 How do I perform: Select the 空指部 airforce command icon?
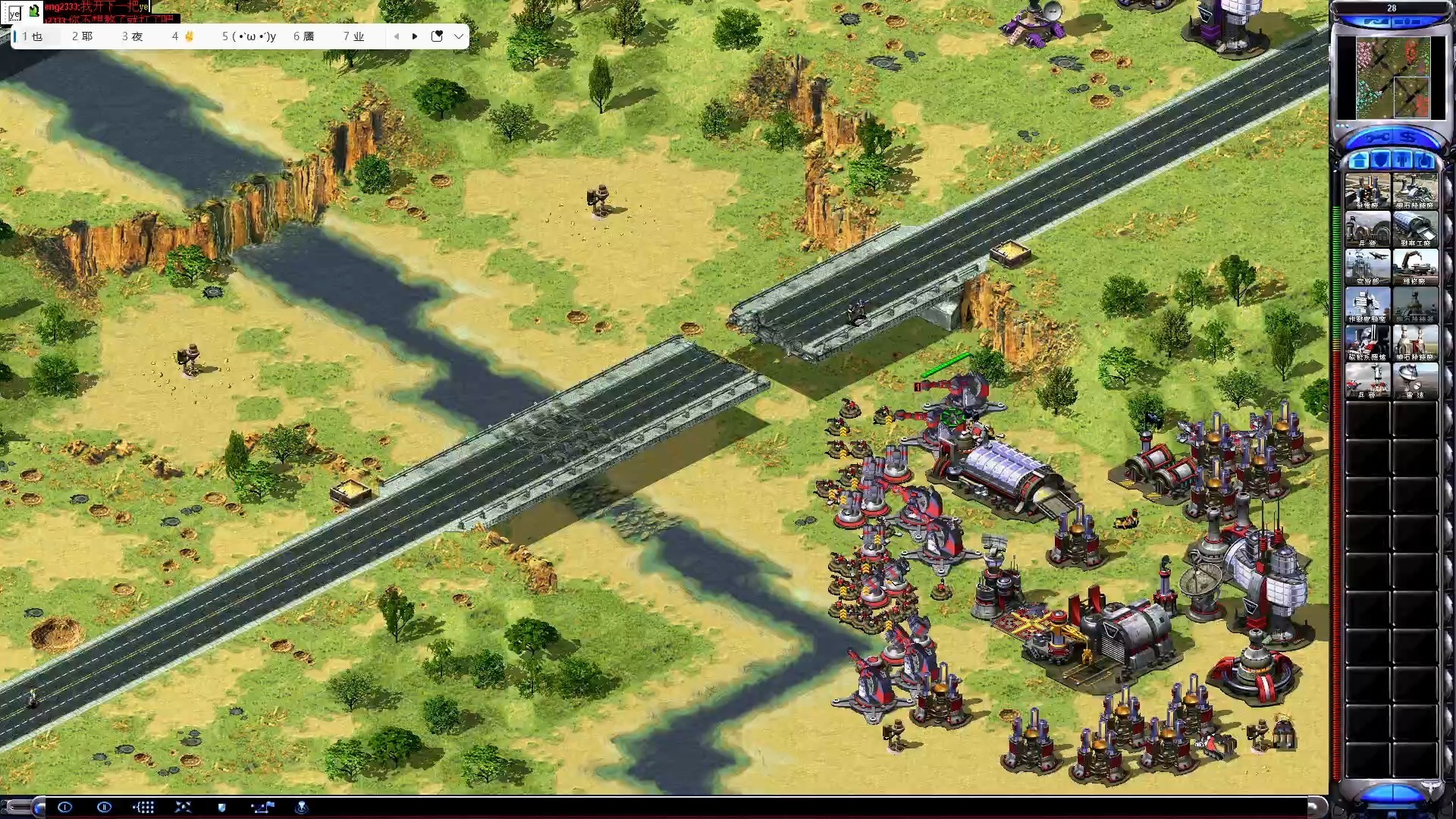(x=1367, y=267)
